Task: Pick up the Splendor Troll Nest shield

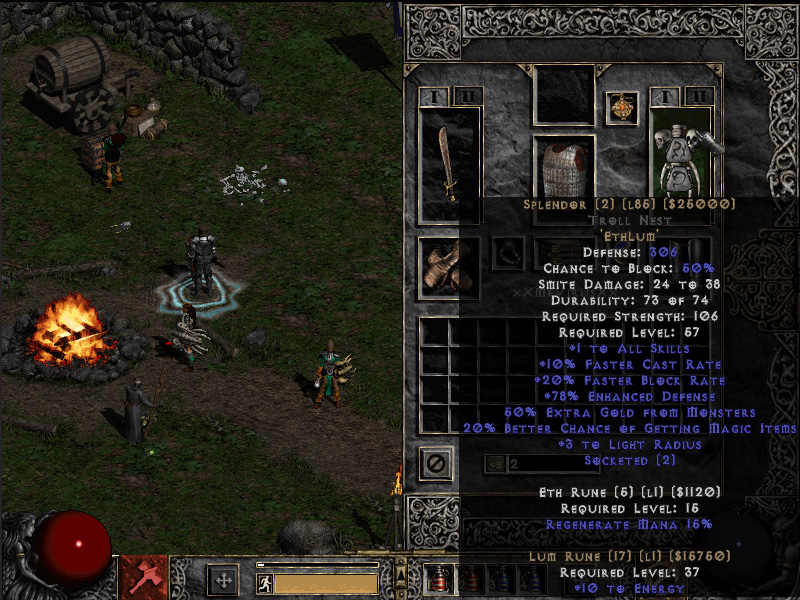Action: 682,152
